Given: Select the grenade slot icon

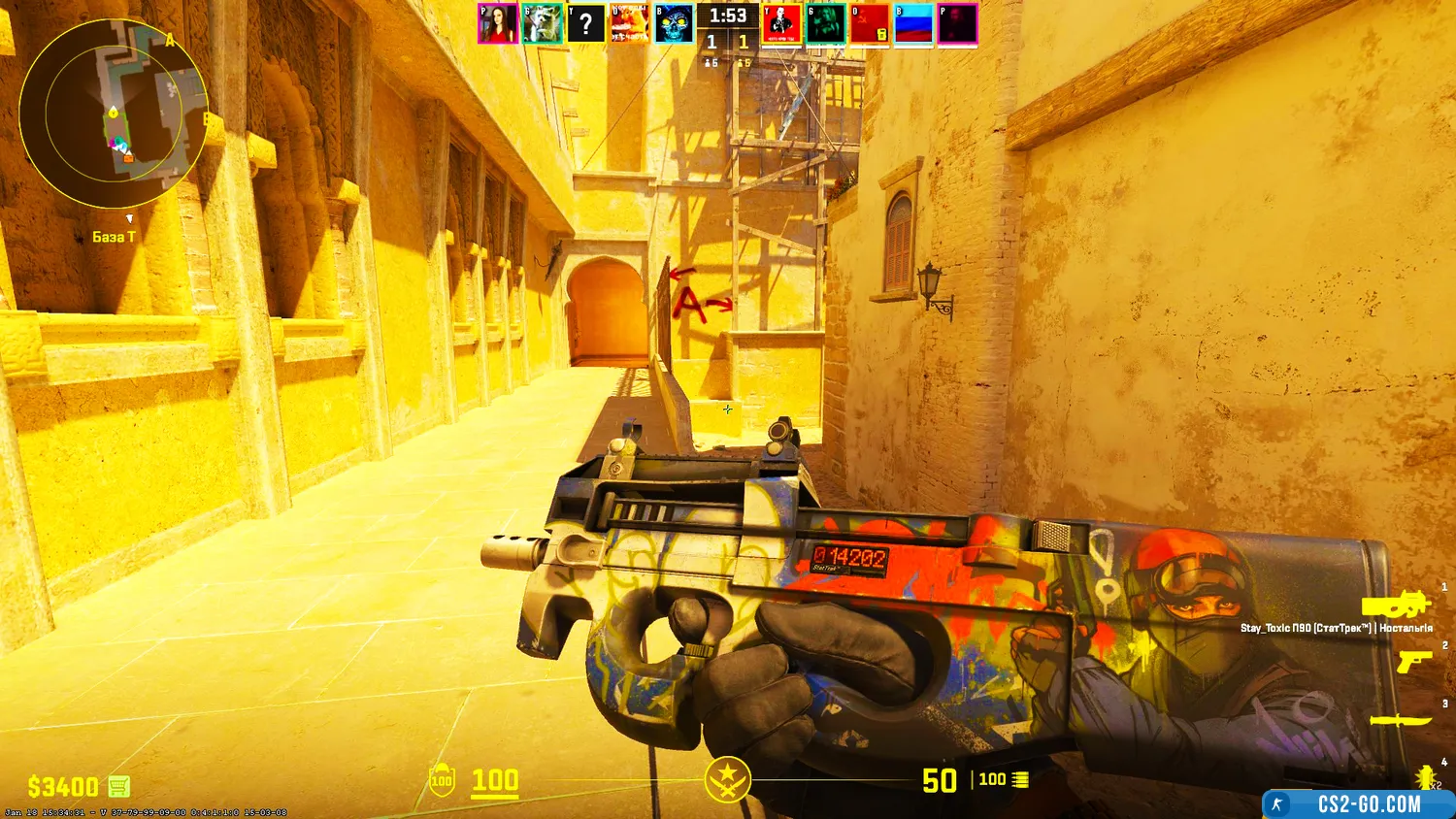Looking at the screenshot, I should coord(1424,776).
